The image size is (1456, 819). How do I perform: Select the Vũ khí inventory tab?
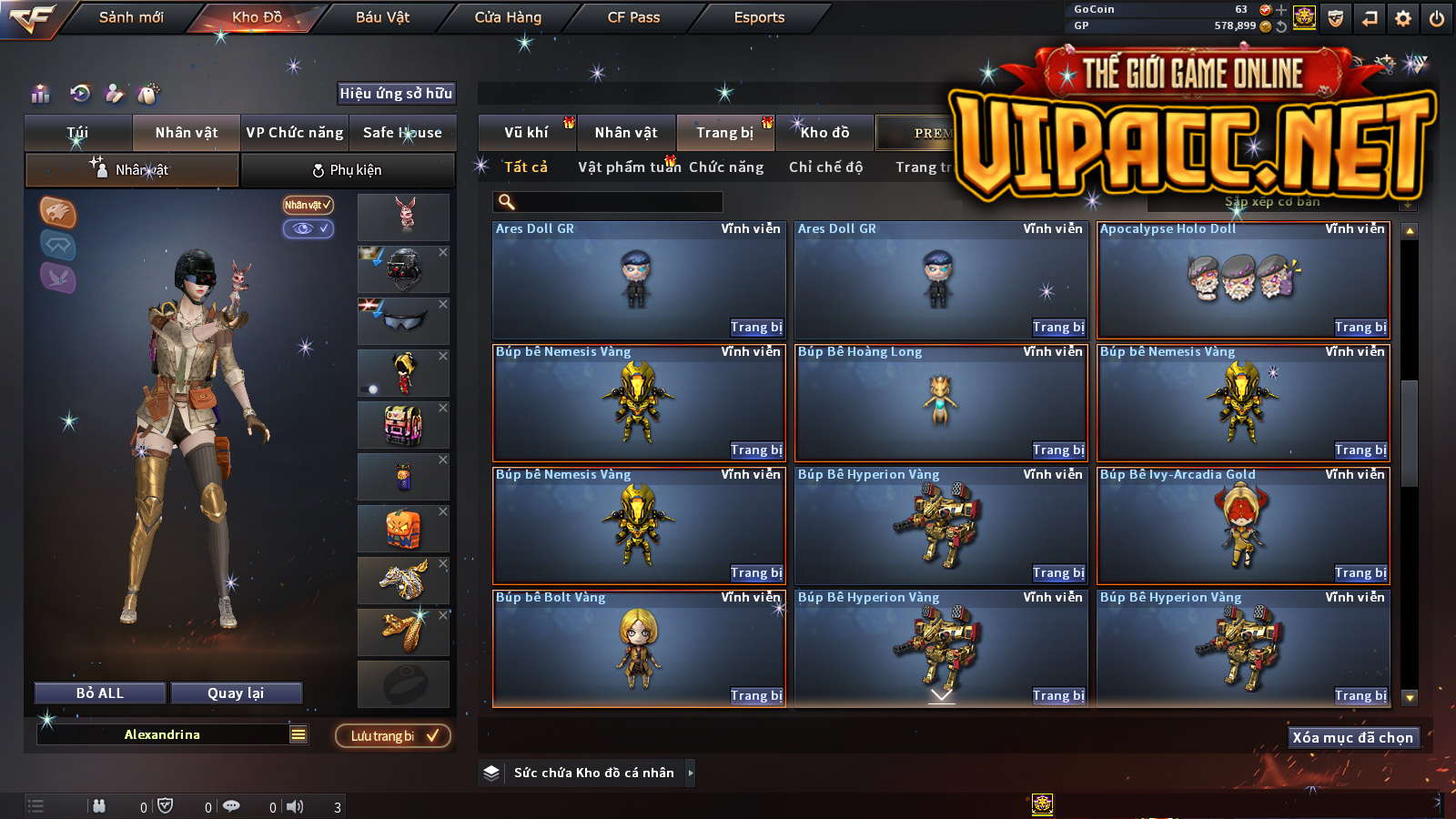pyautogui.click(x=526, y=133)
